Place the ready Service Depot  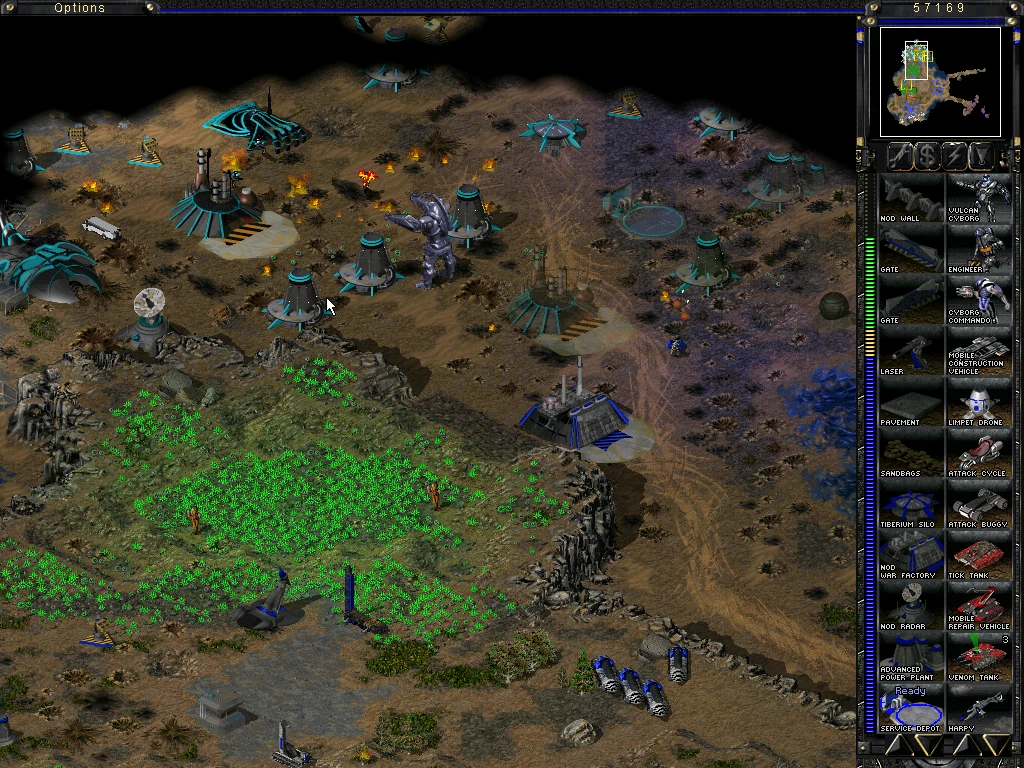click(x=910, y=708)
